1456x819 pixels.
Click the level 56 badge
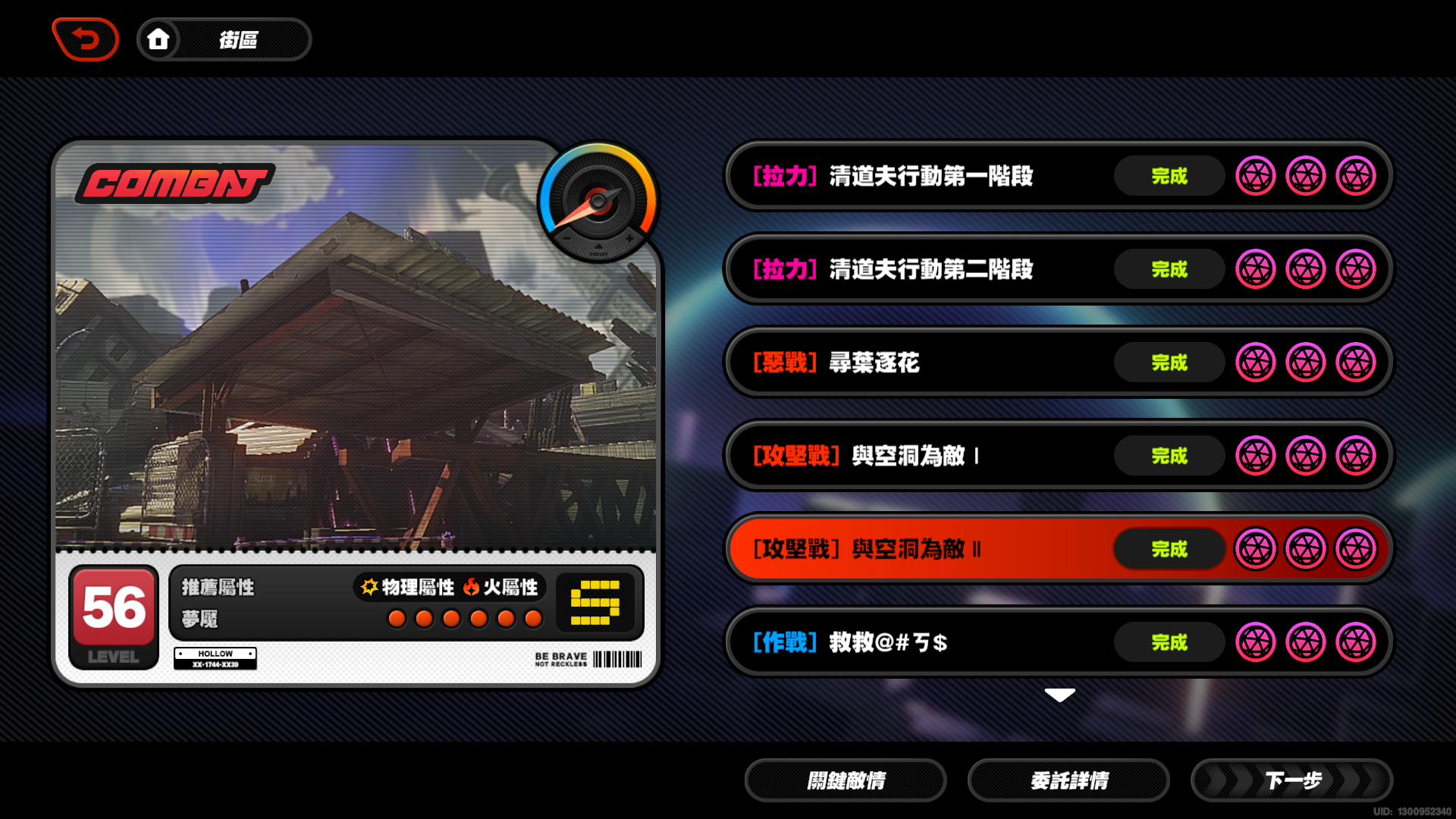[112, 613]
